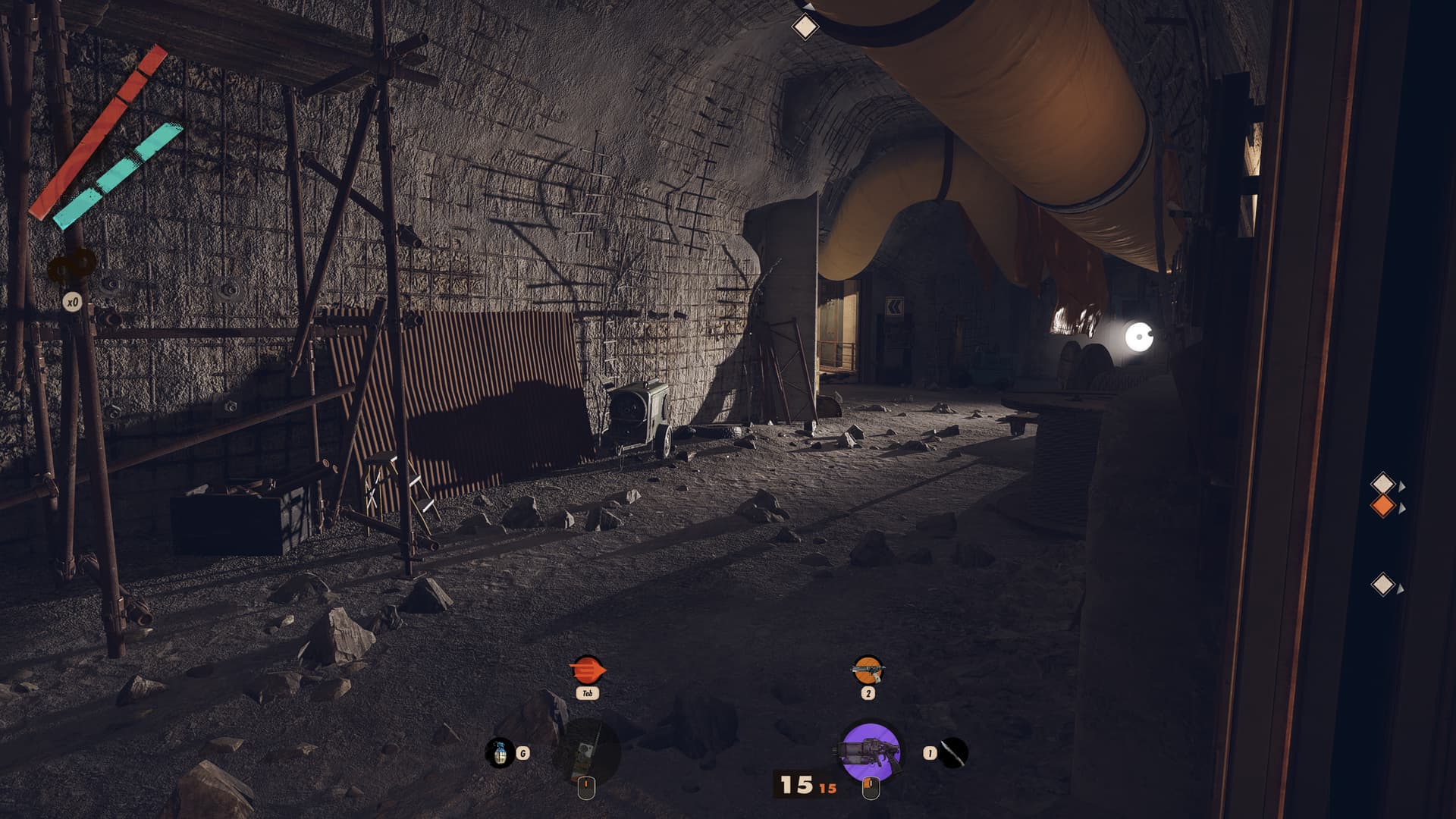1456x819 pixels.
Task: Click the dark Reprise counter icon
Action: [73, 267]
